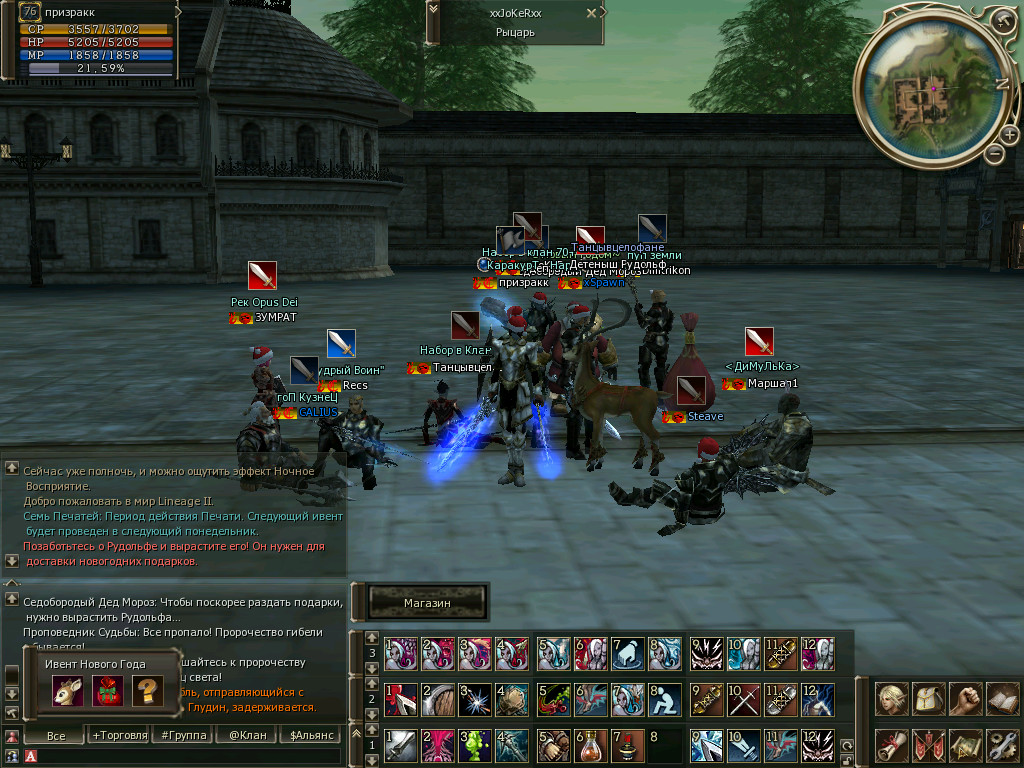1024x768 pixels.
Task: Zoom out the minimap with minus button
Action: (x=994, y=153)
